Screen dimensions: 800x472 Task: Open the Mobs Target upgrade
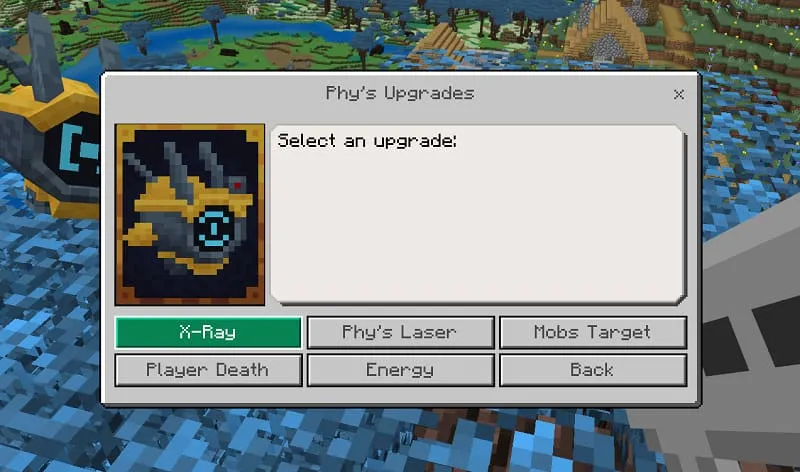(x=592, y=332)
